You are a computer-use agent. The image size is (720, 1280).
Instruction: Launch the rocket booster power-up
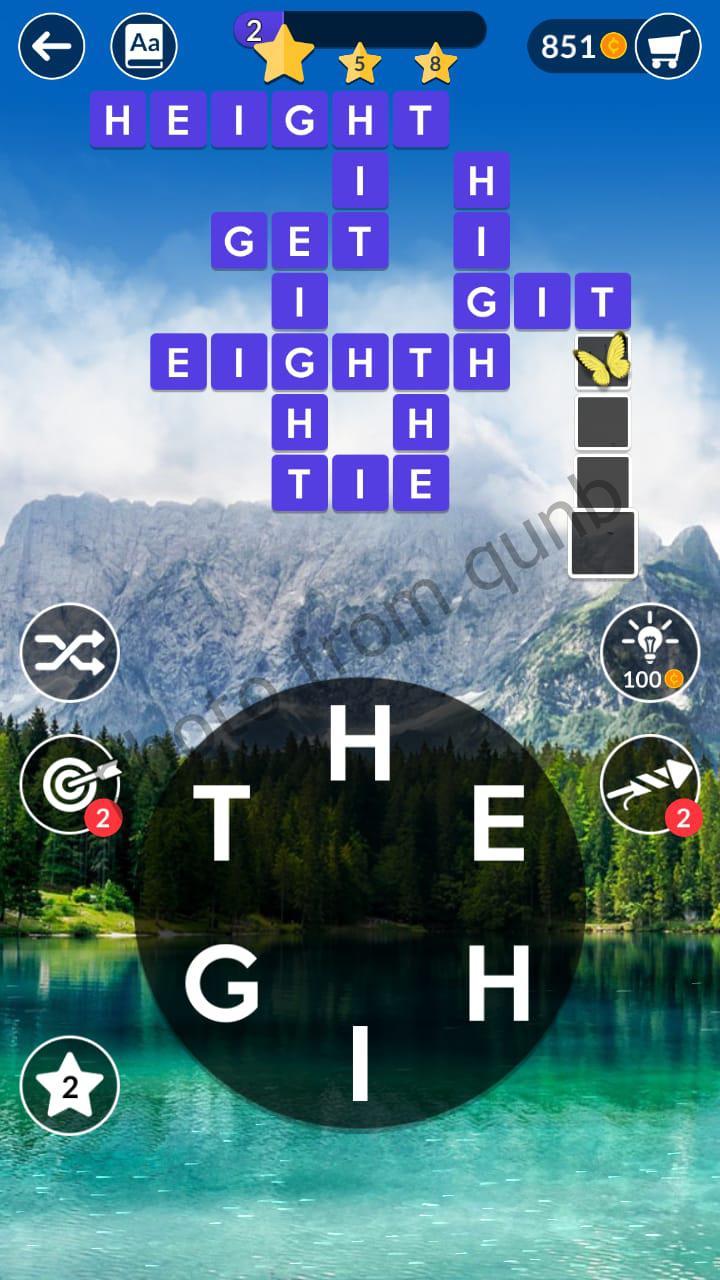point(649,784)
